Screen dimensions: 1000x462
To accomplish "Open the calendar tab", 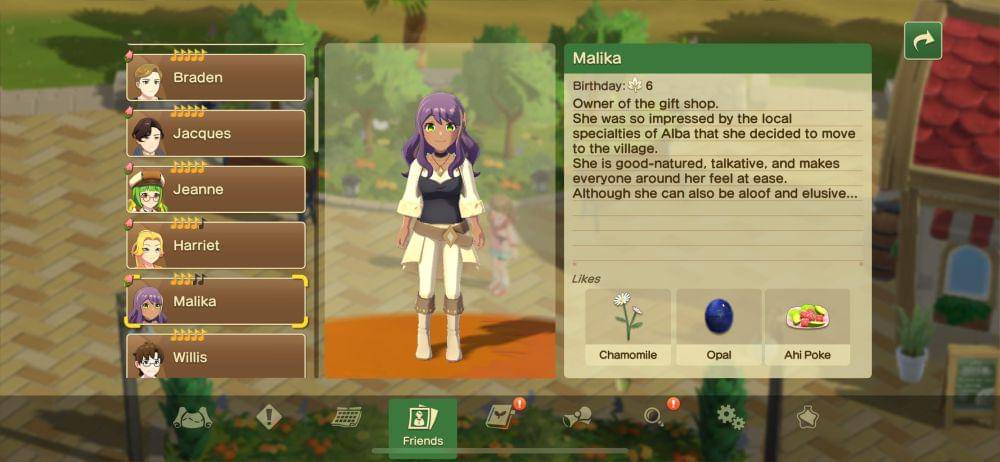I will click(x=346, y=417).
